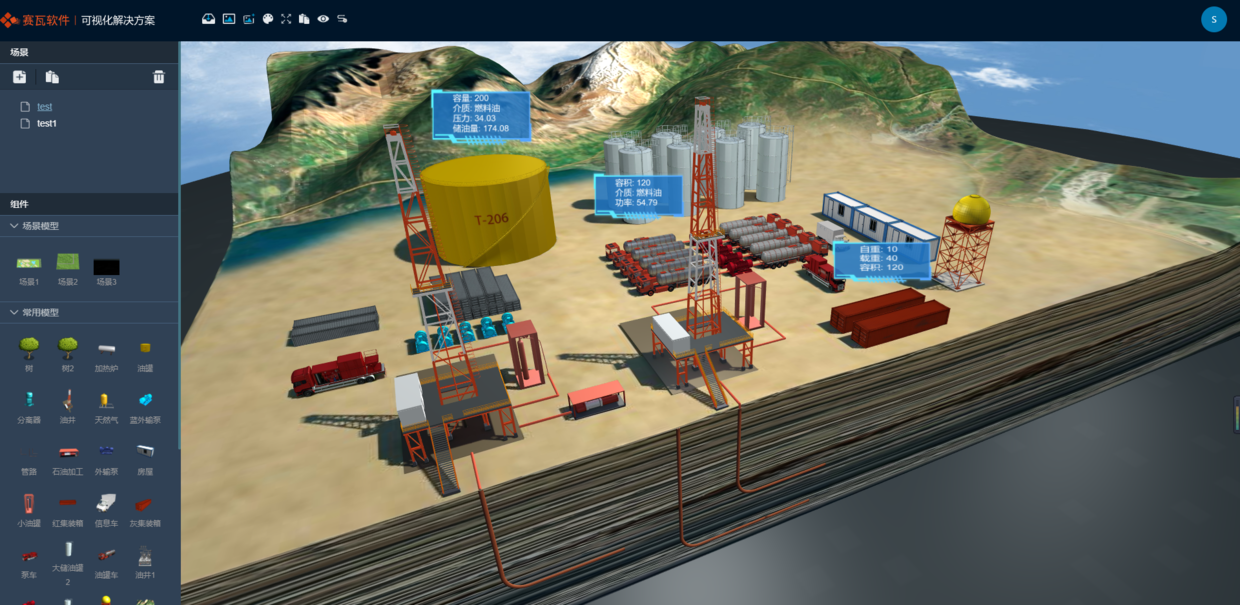Collapse the 常用模型 section

point(14,313)
